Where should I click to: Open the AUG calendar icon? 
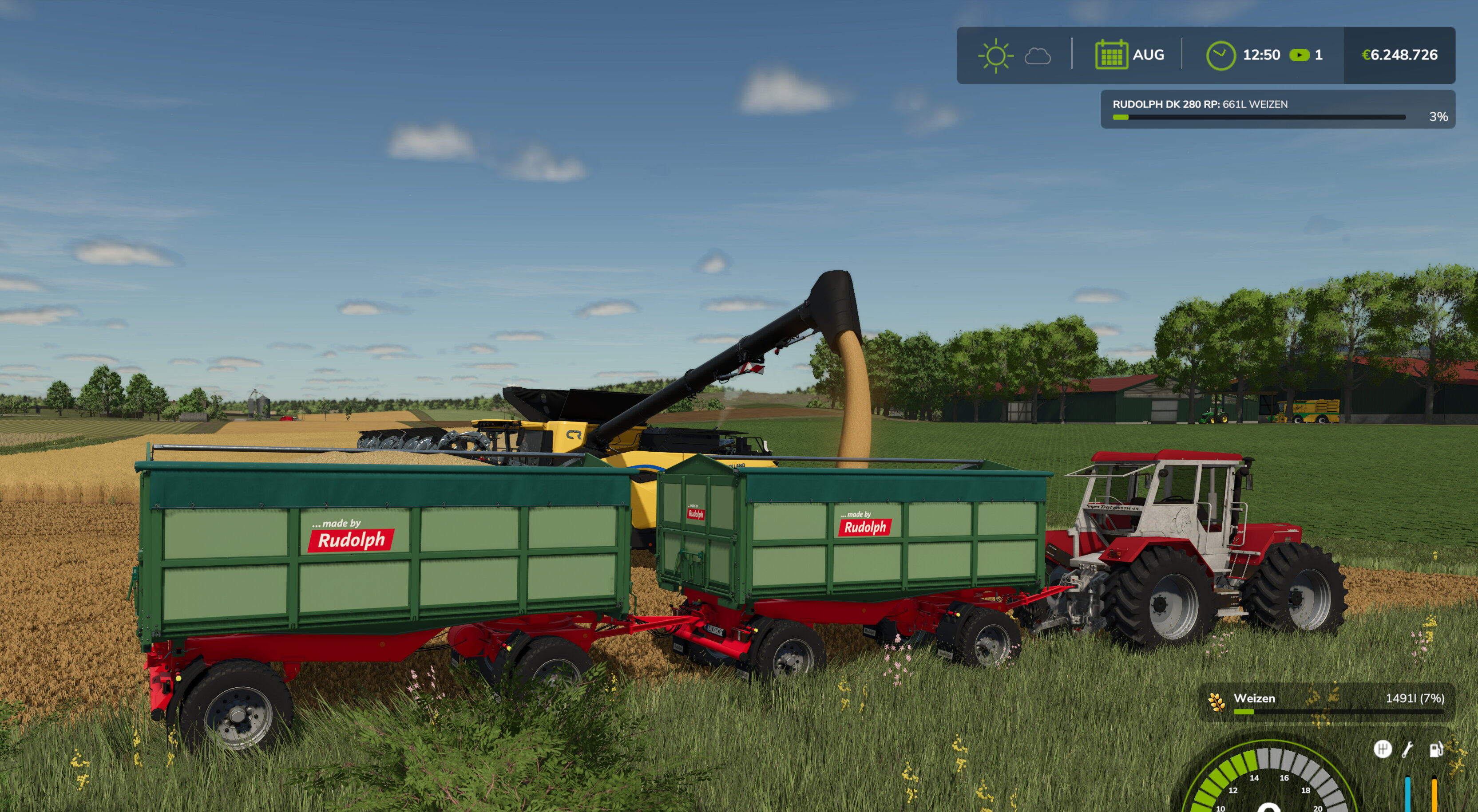(1111, 55)
